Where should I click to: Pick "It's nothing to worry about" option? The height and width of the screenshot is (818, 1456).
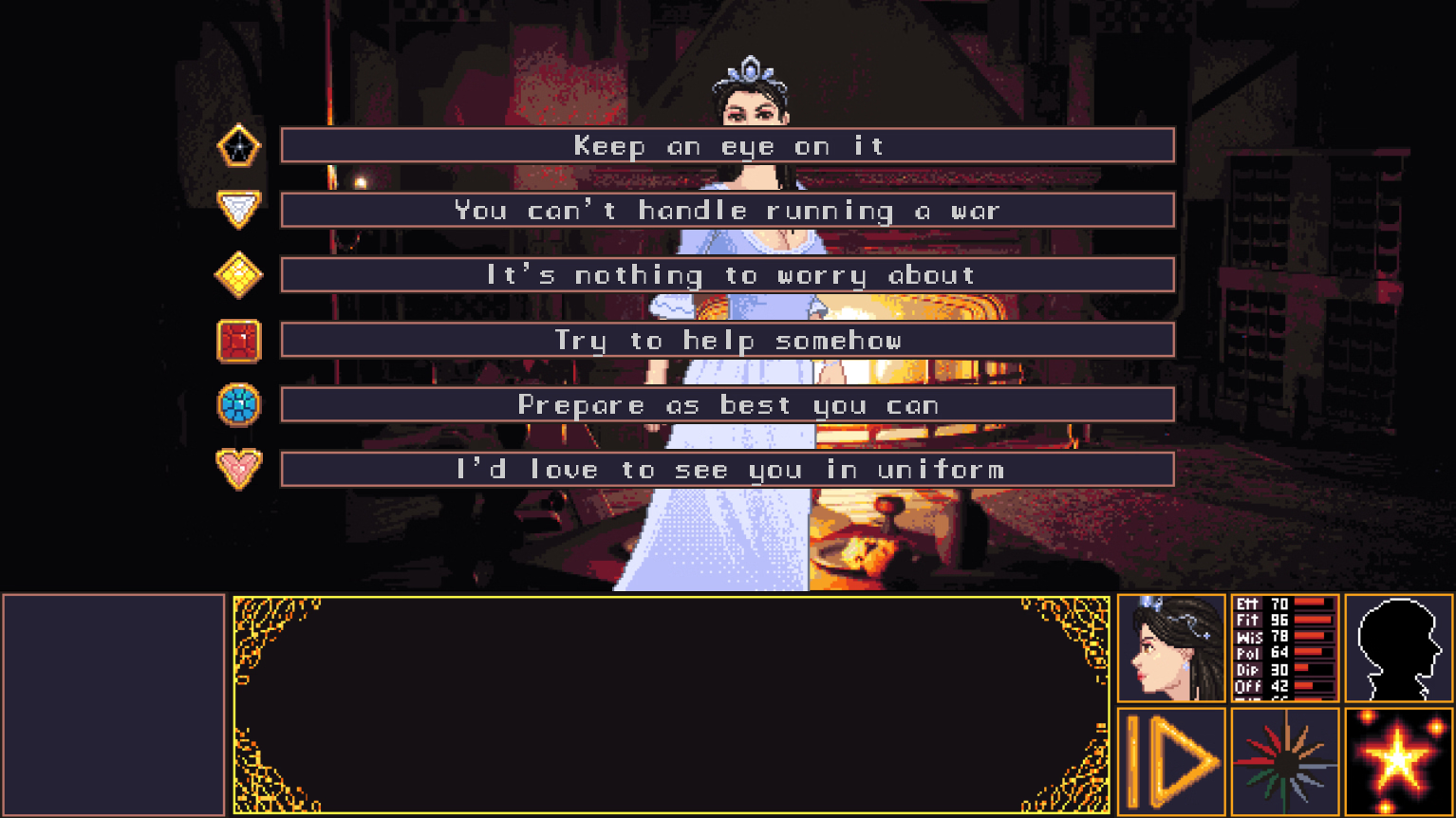(x=727, y=275)
